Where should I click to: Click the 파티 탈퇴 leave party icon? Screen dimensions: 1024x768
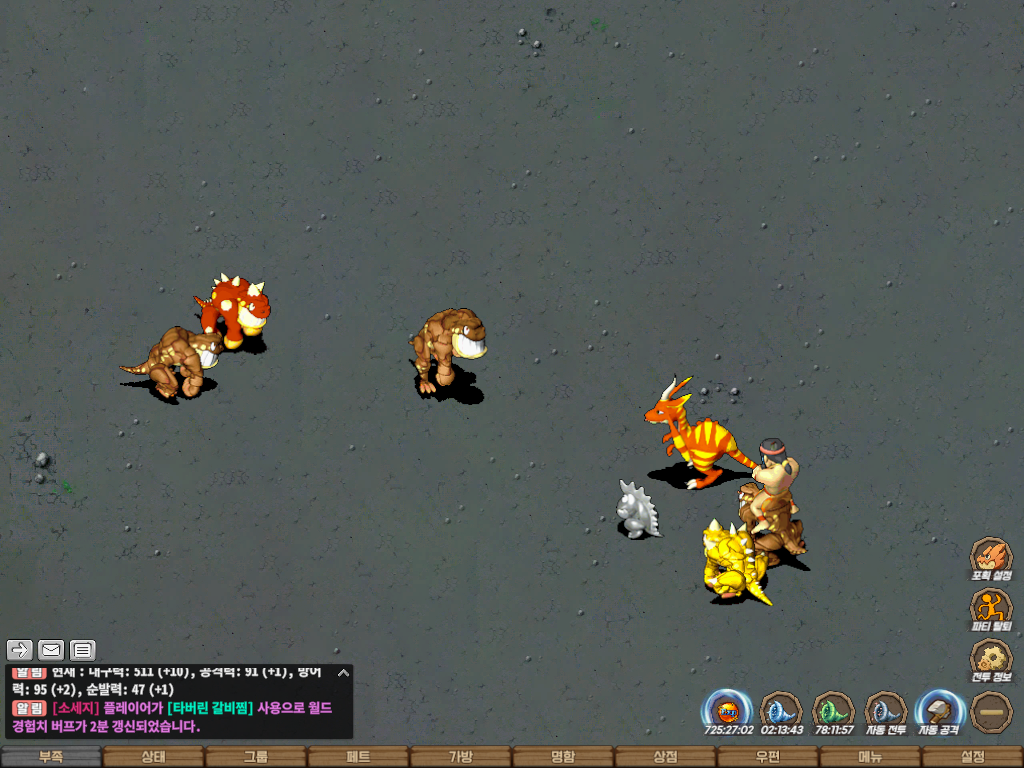coord(991,608)
